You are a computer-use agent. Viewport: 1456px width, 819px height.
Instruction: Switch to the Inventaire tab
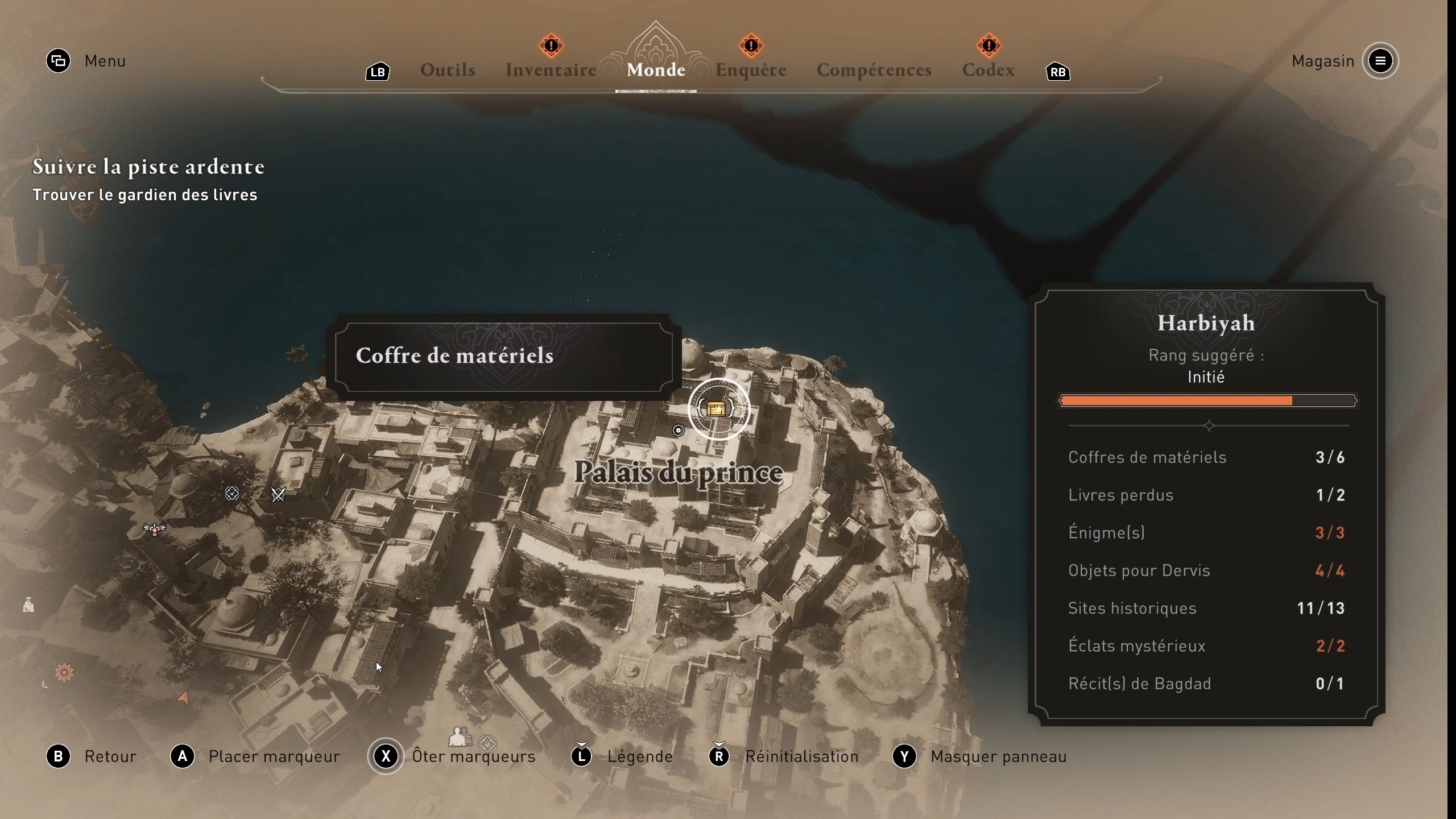550,69
